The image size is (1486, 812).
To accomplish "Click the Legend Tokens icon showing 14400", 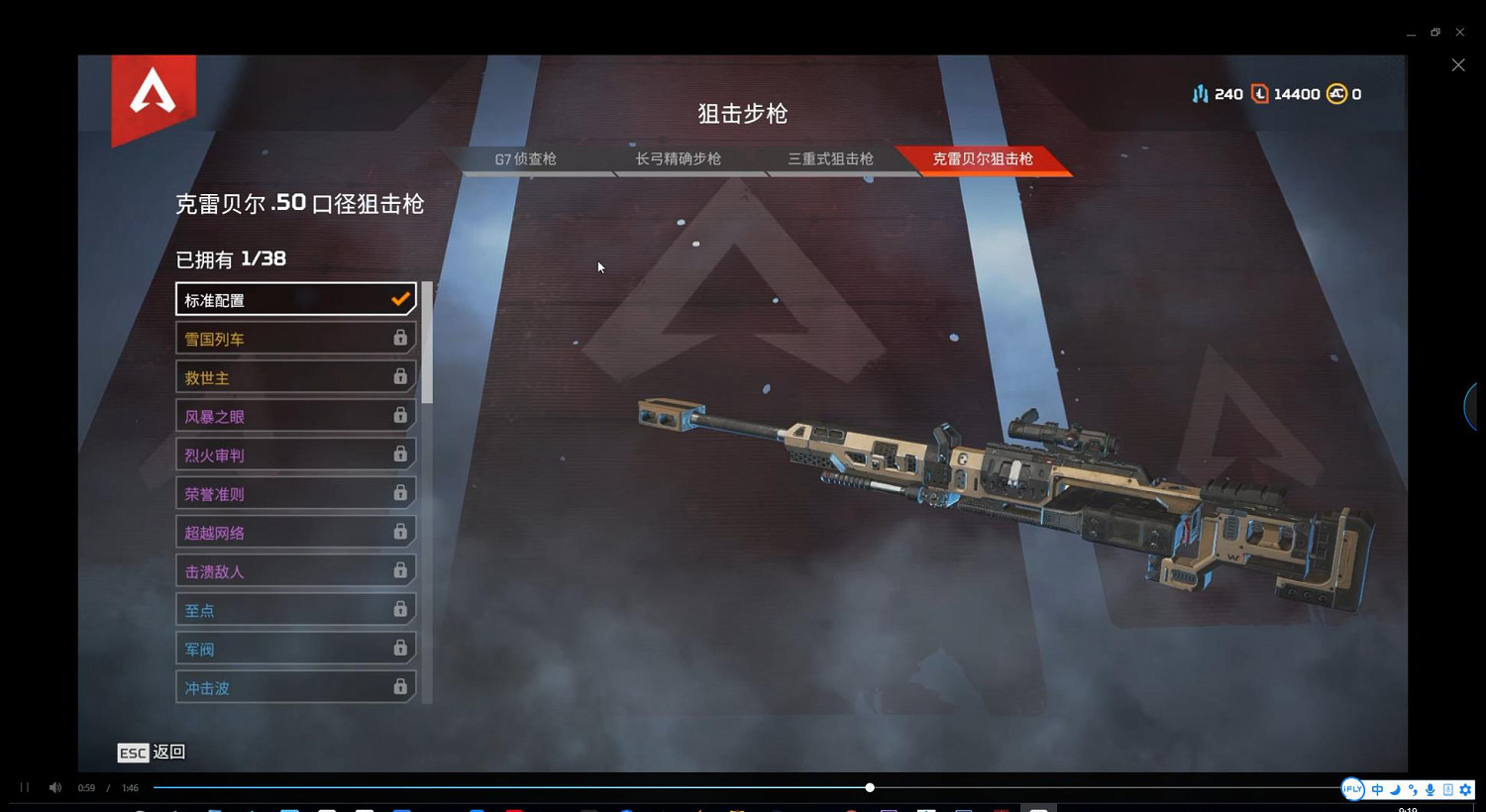I will click(1260, 93).
